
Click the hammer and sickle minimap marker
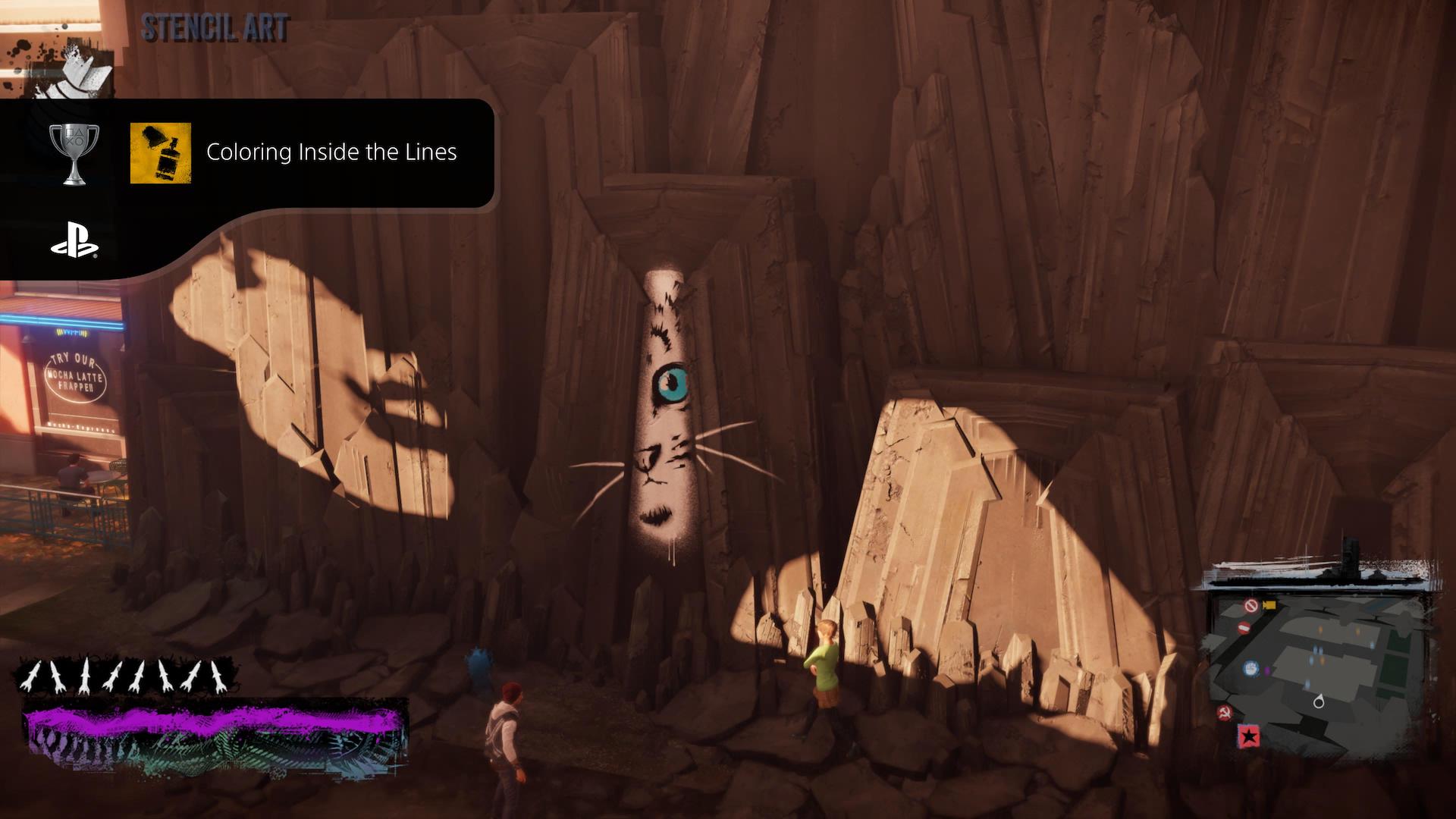(1224, 712)
